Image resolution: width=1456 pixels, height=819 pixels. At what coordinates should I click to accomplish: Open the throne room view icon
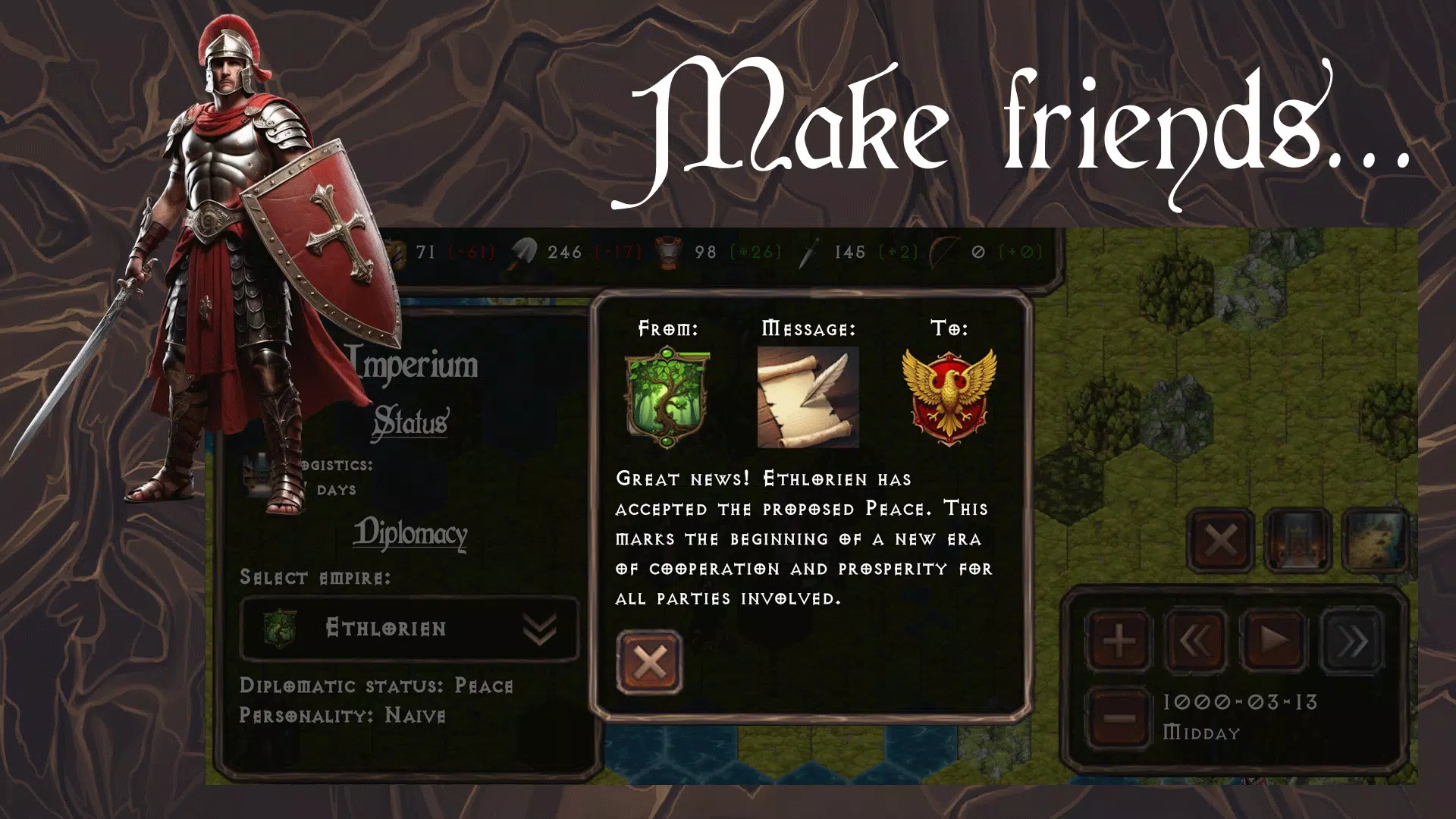[x=1298, y=541]
